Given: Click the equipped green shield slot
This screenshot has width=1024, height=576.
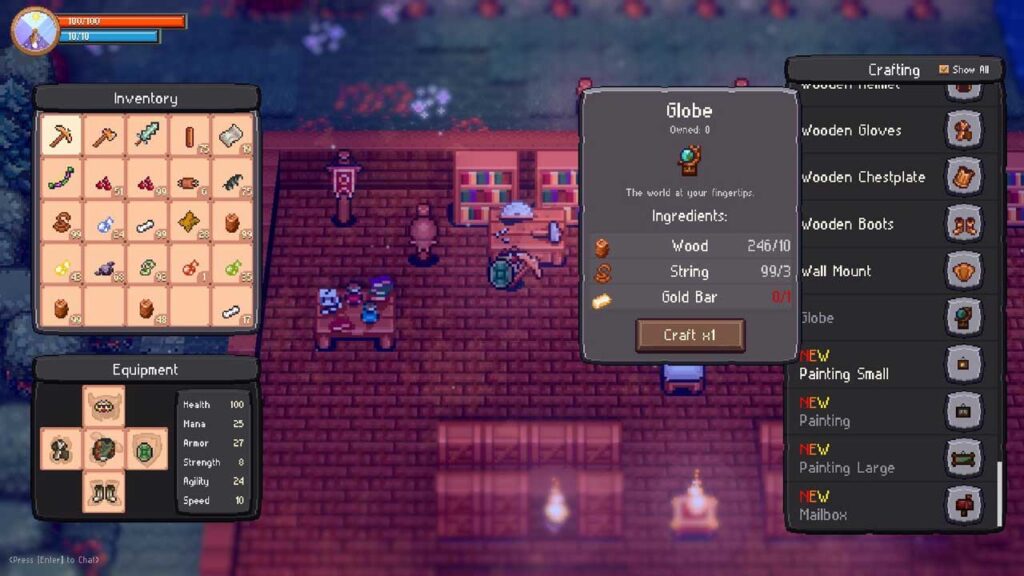Looking at the screenshot, I should (x=147, y=448).
